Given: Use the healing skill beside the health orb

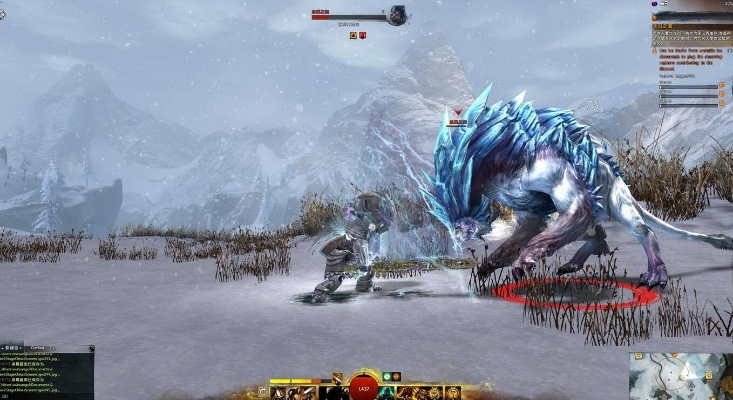Looking at the screenshot, I should (x=389, y=393).
